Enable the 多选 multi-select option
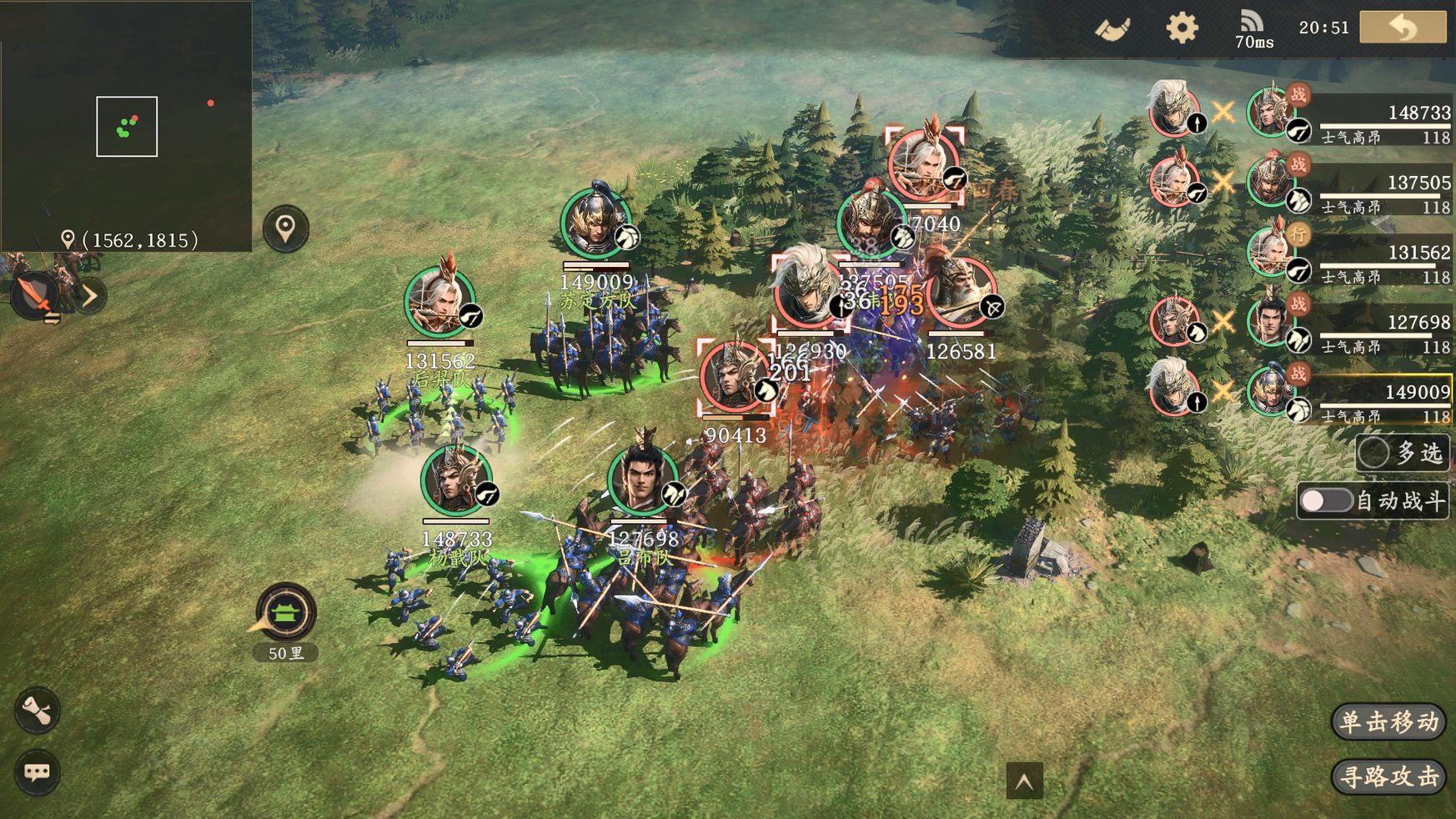The image size is (1456, 819). click(x=1373, y=453)
